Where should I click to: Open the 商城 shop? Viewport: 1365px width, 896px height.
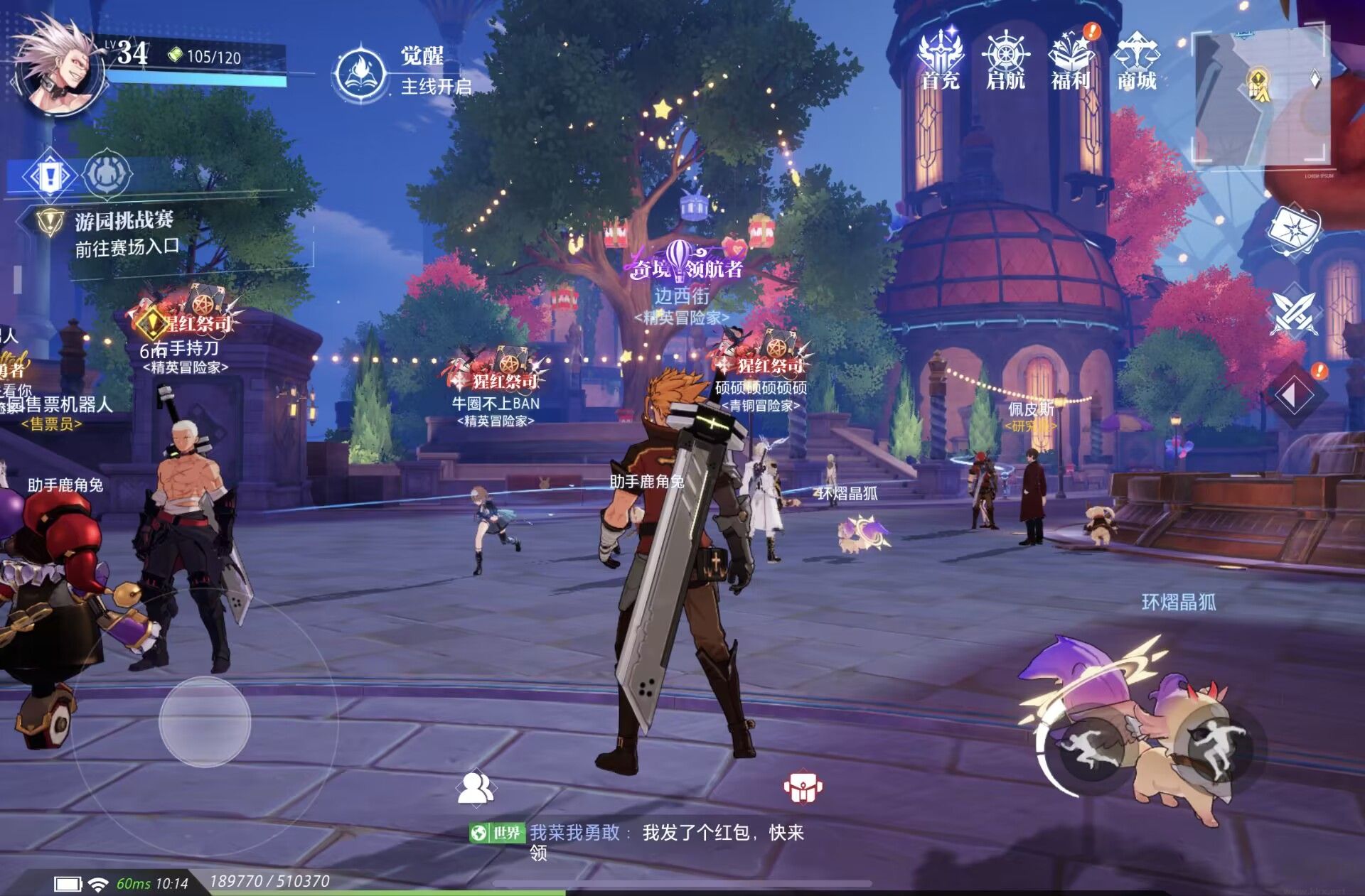(1136, 60)
